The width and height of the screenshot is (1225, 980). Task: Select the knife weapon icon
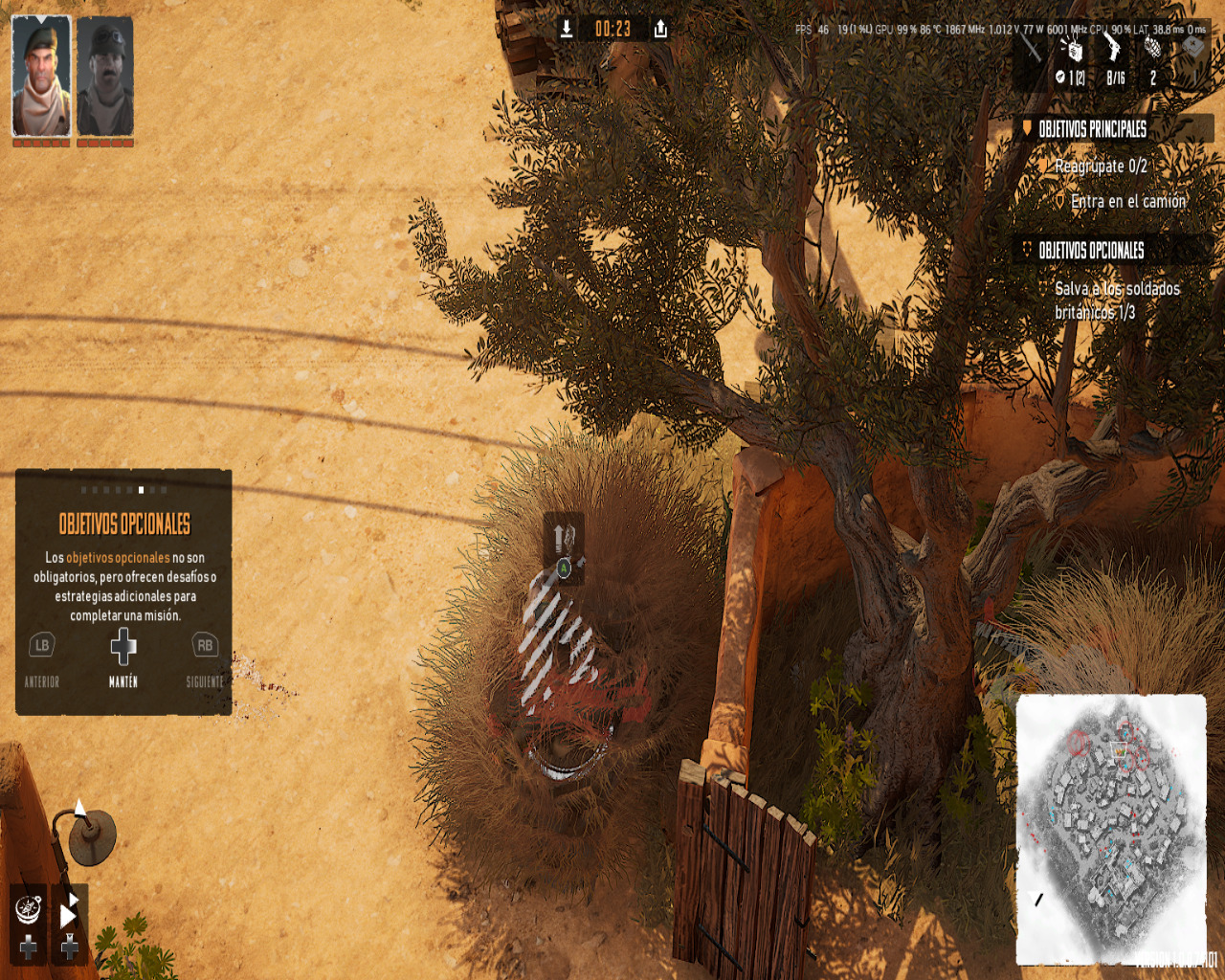coord(1032,46)
